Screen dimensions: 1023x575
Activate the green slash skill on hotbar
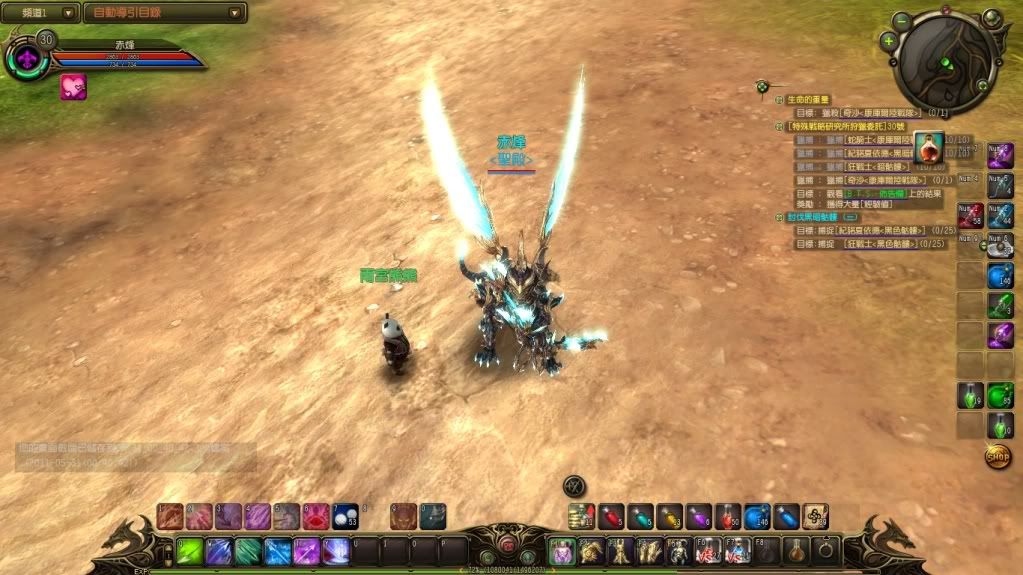coord(190,551)
